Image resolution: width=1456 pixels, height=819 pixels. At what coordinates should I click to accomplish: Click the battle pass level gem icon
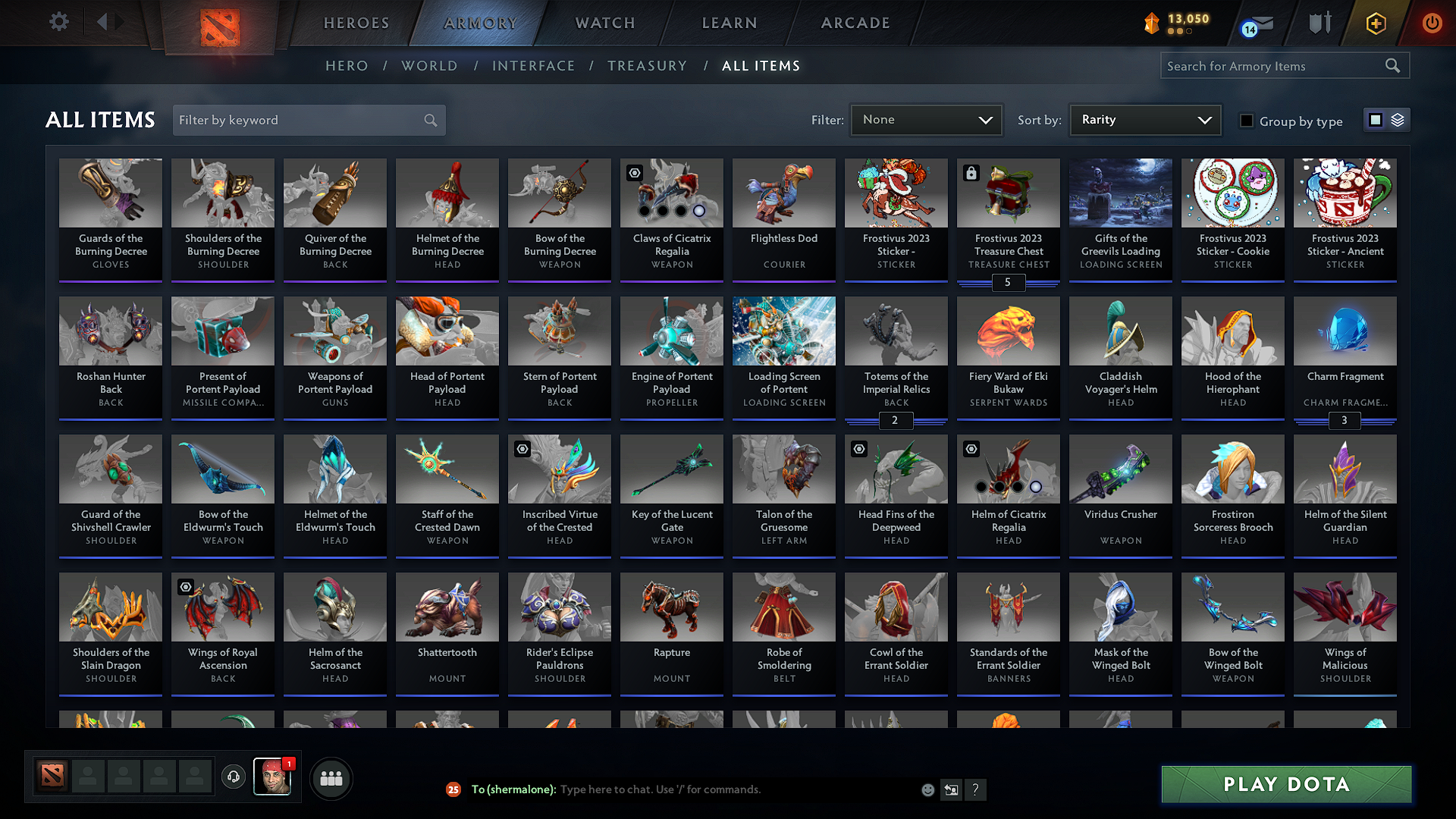click(1150, 24)
